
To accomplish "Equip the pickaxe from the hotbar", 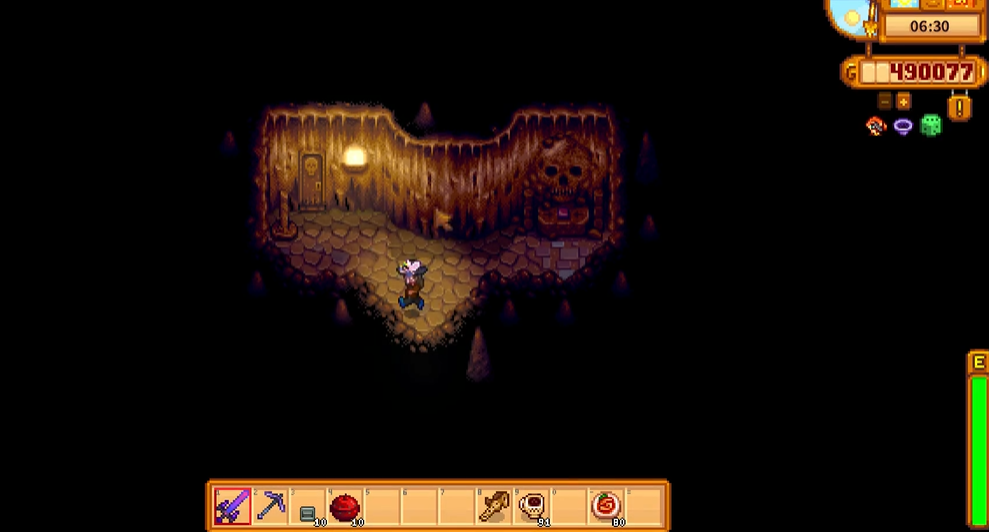I will [270, 506].
